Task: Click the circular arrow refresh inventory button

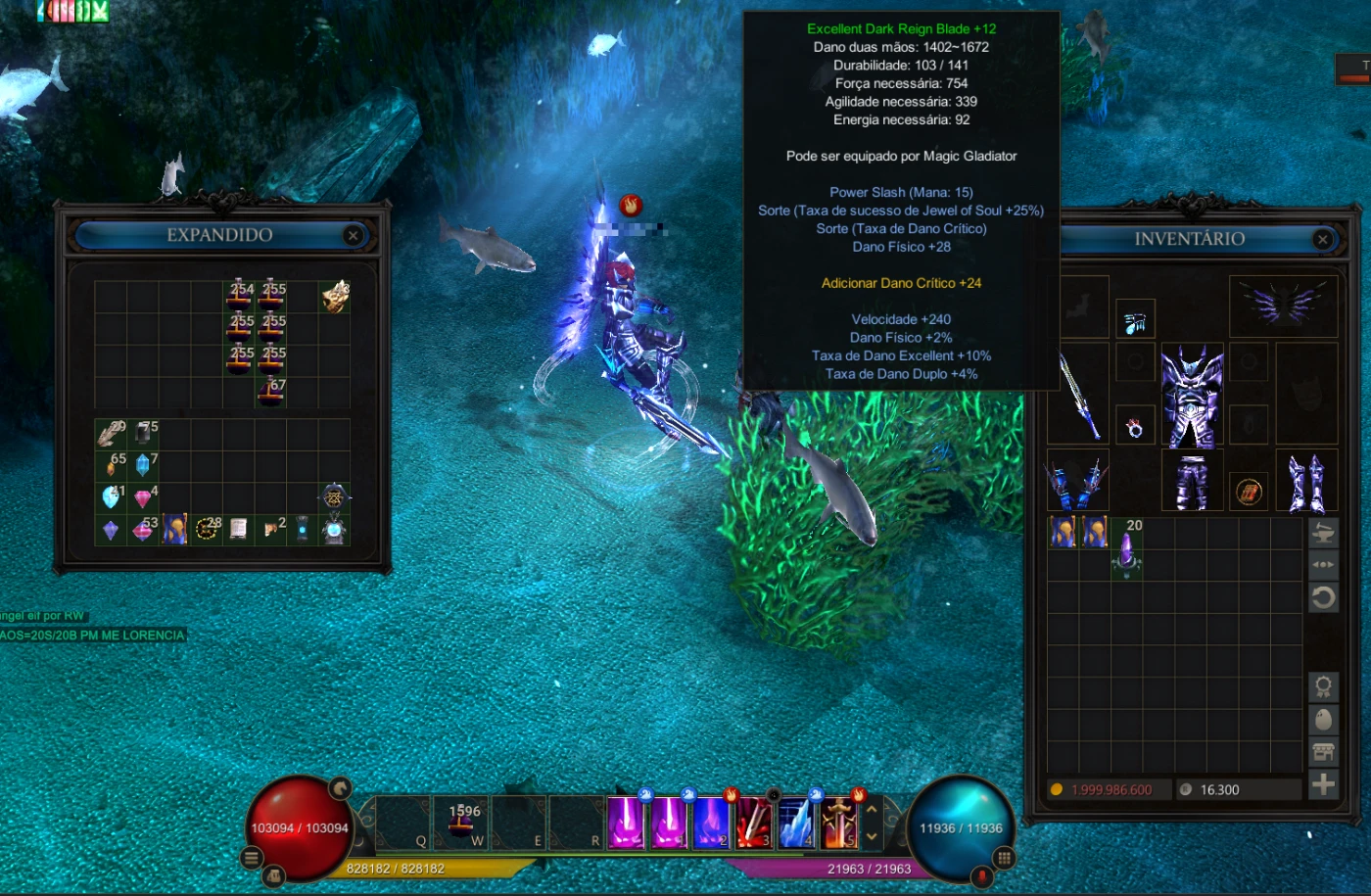Action: (1323, 597)
